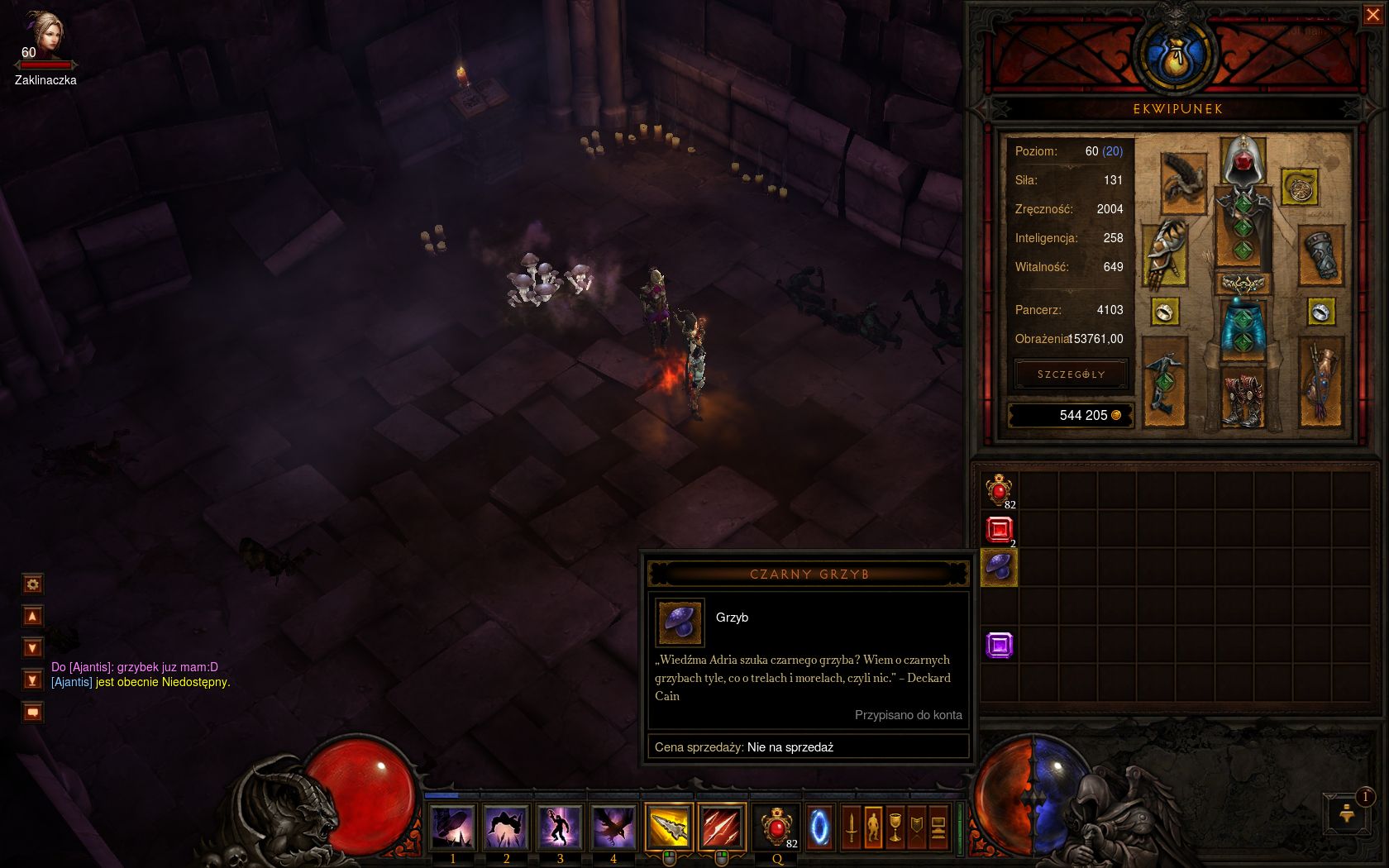Select the equipped feathered shoulders slot
The width and height of the screenshot is (1389, 868).
click(x=1183, y=182)
